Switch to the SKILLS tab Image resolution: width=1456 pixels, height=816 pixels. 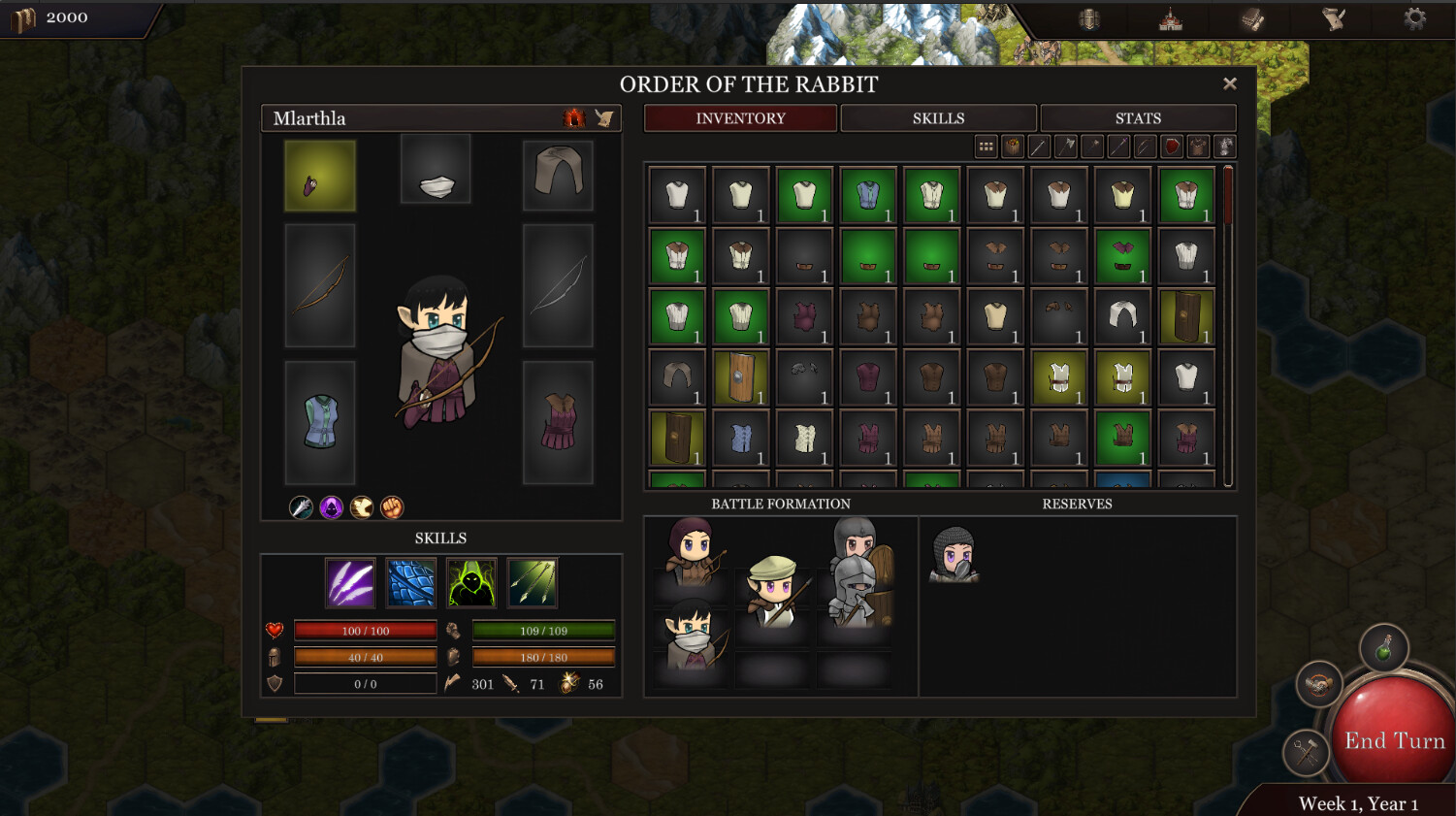[x=938, y=117]
